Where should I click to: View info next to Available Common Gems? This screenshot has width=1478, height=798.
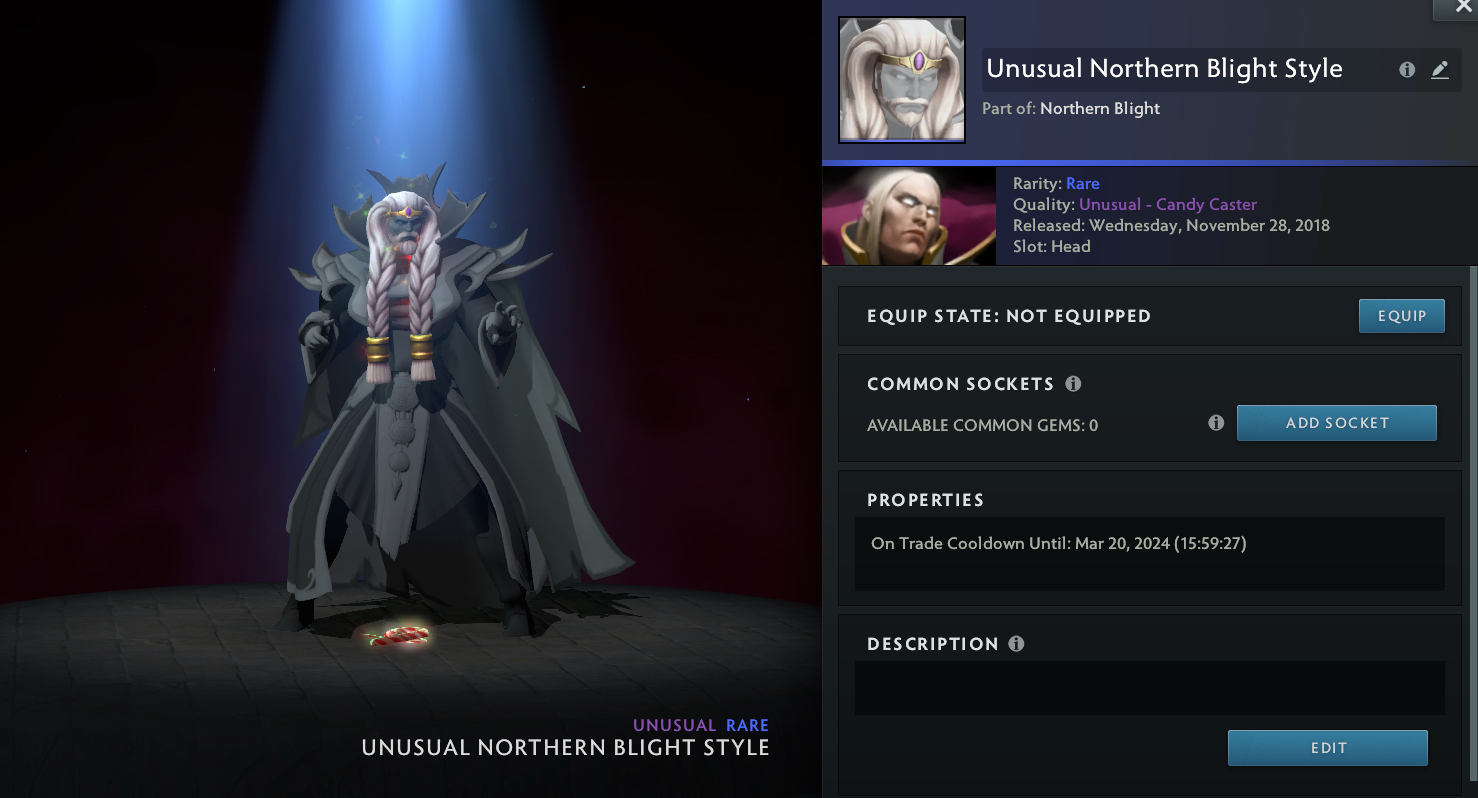tap(1216, 423)
